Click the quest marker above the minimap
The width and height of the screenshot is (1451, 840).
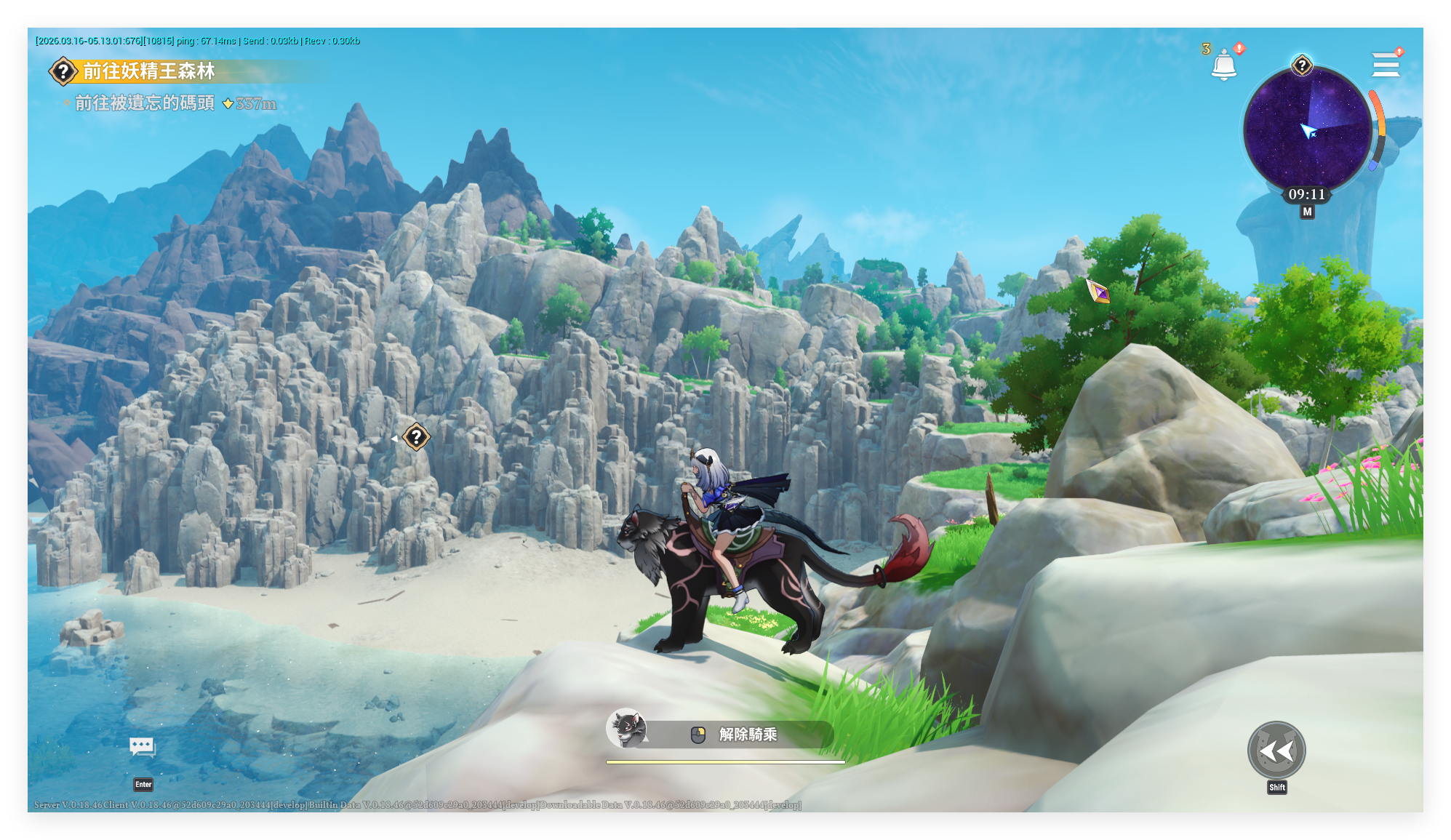tap(1302, 65)
